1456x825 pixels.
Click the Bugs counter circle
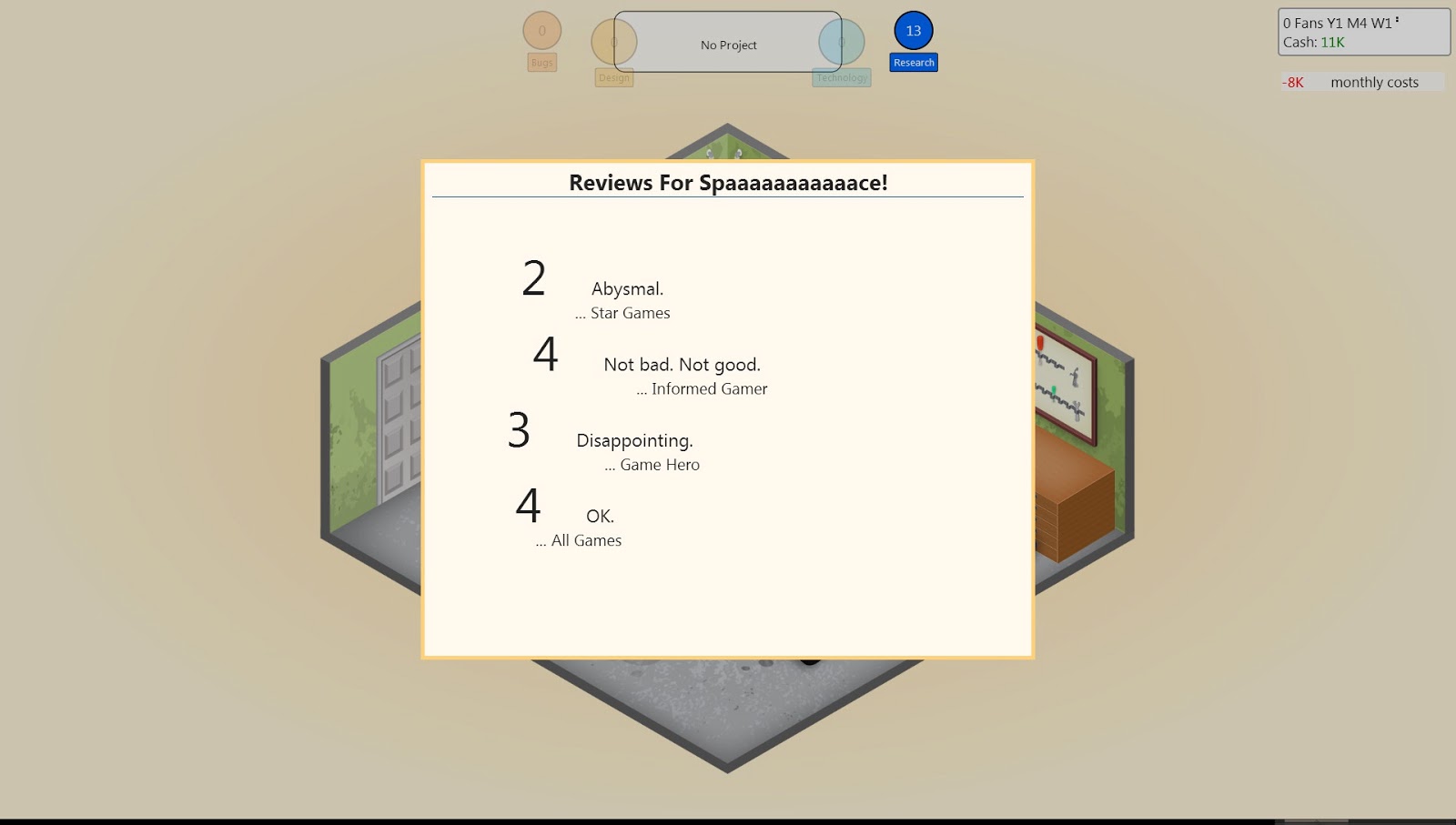pos(541,32)
